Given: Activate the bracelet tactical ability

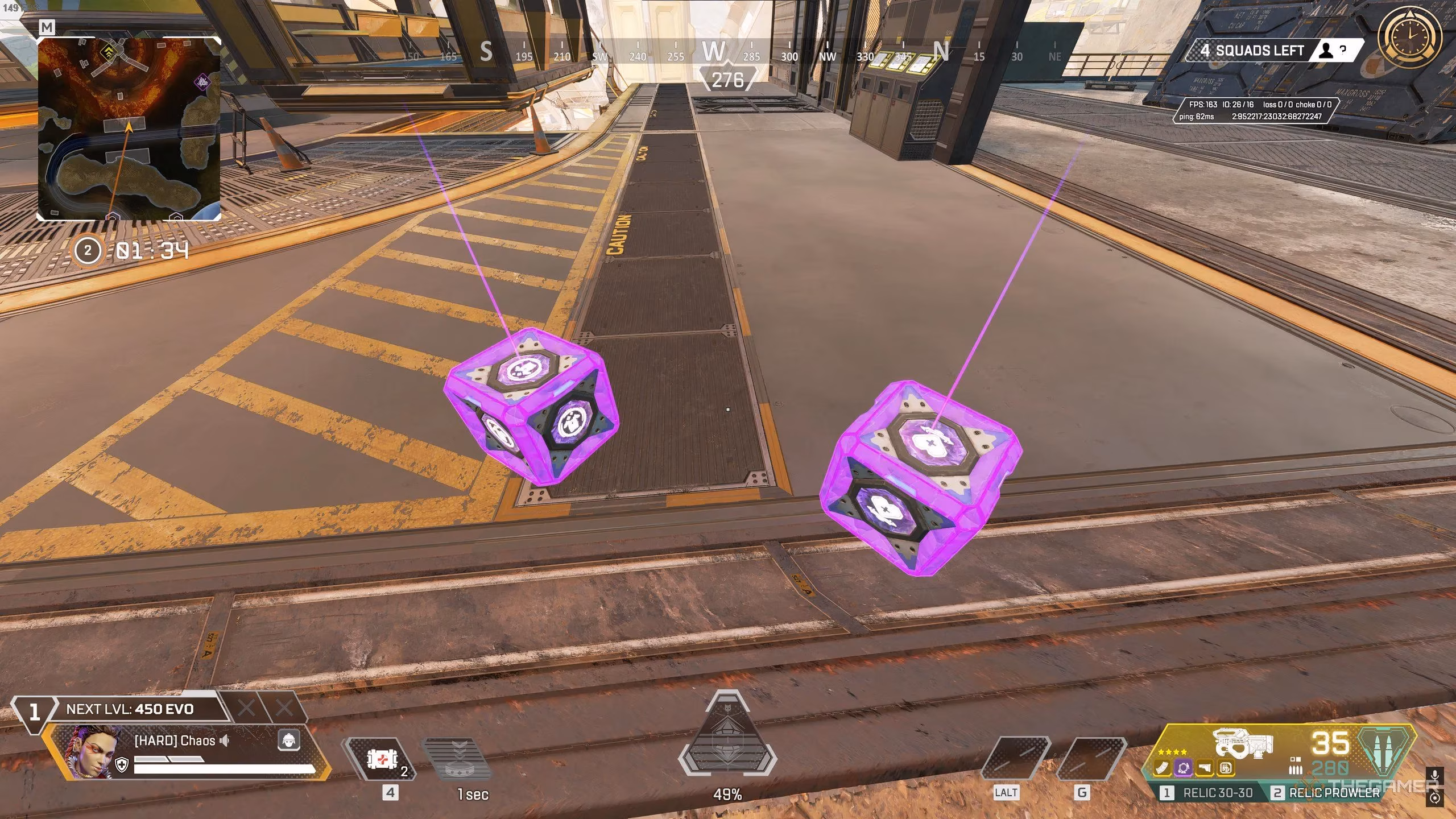Looking at the screenshot, I should click(461, 759).
